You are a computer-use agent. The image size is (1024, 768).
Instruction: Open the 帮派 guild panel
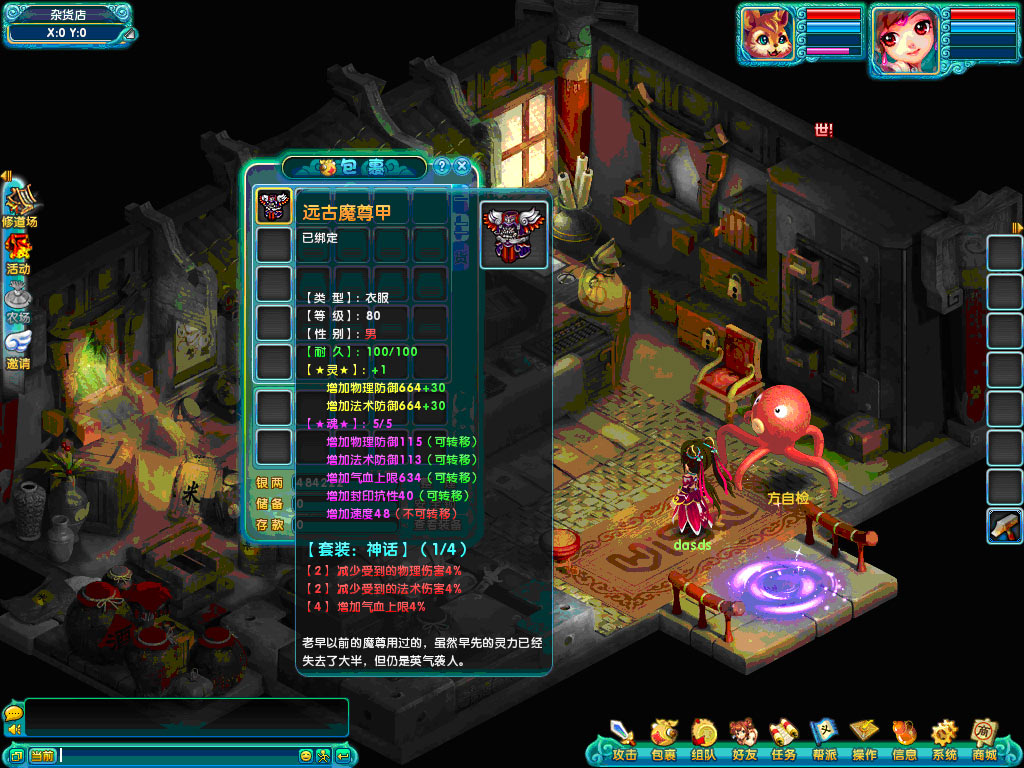click(823, 738)
